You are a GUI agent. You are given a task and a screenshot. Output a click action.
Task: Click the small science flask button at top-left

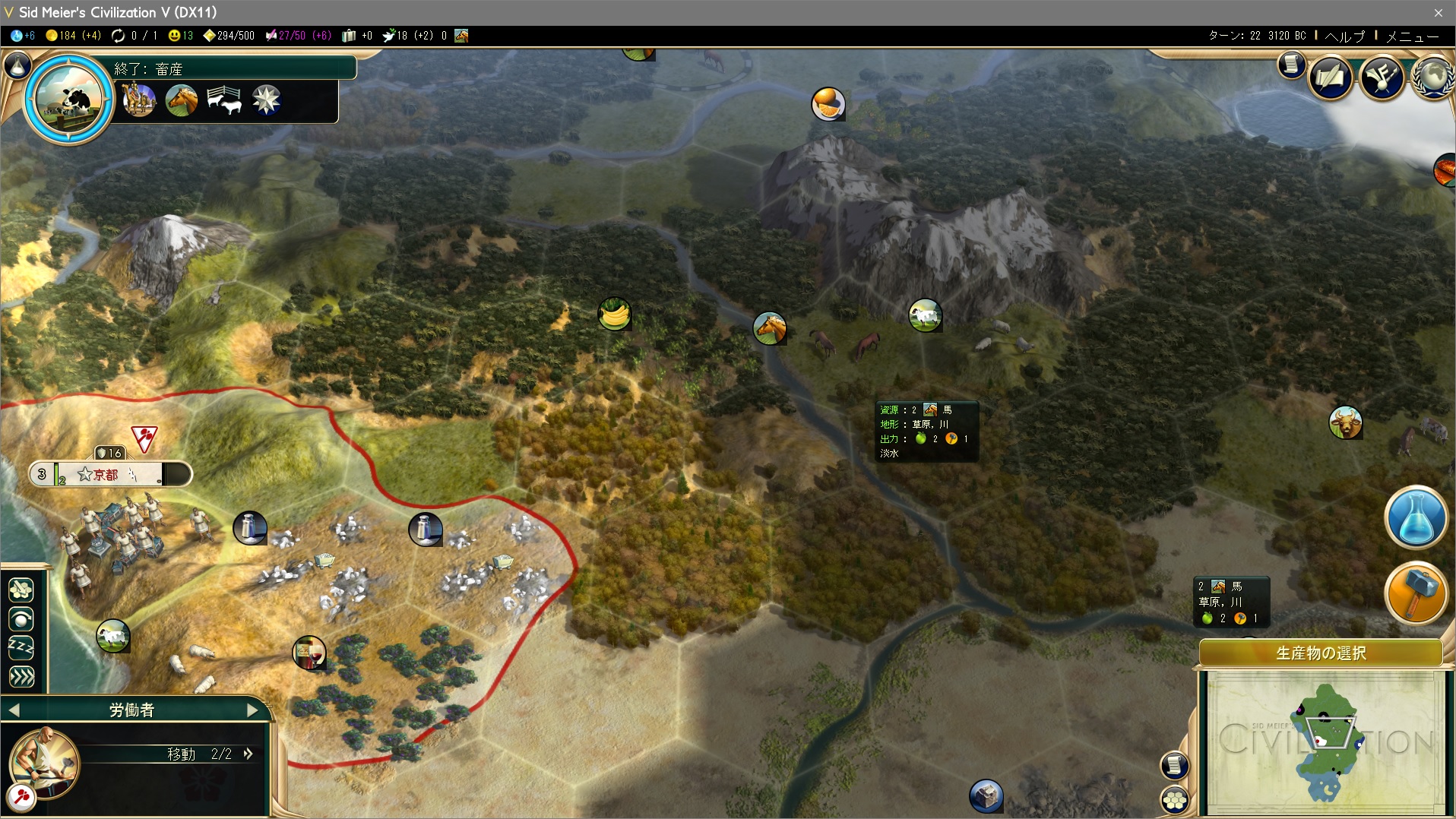18,65
